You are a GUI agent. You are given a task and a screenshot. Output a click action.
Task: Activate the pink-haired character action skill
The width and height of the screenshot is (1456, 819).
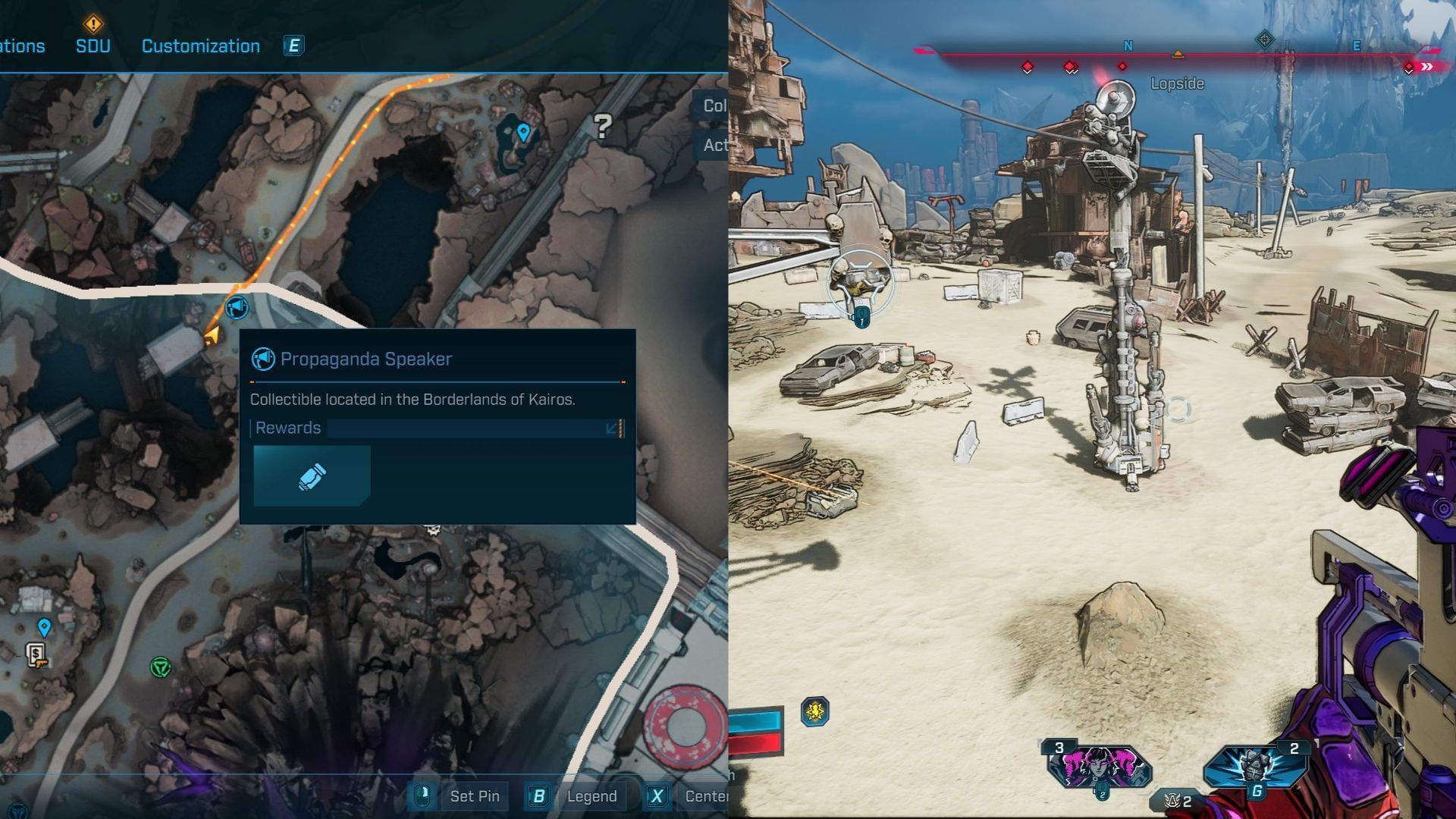(1100, 766)
